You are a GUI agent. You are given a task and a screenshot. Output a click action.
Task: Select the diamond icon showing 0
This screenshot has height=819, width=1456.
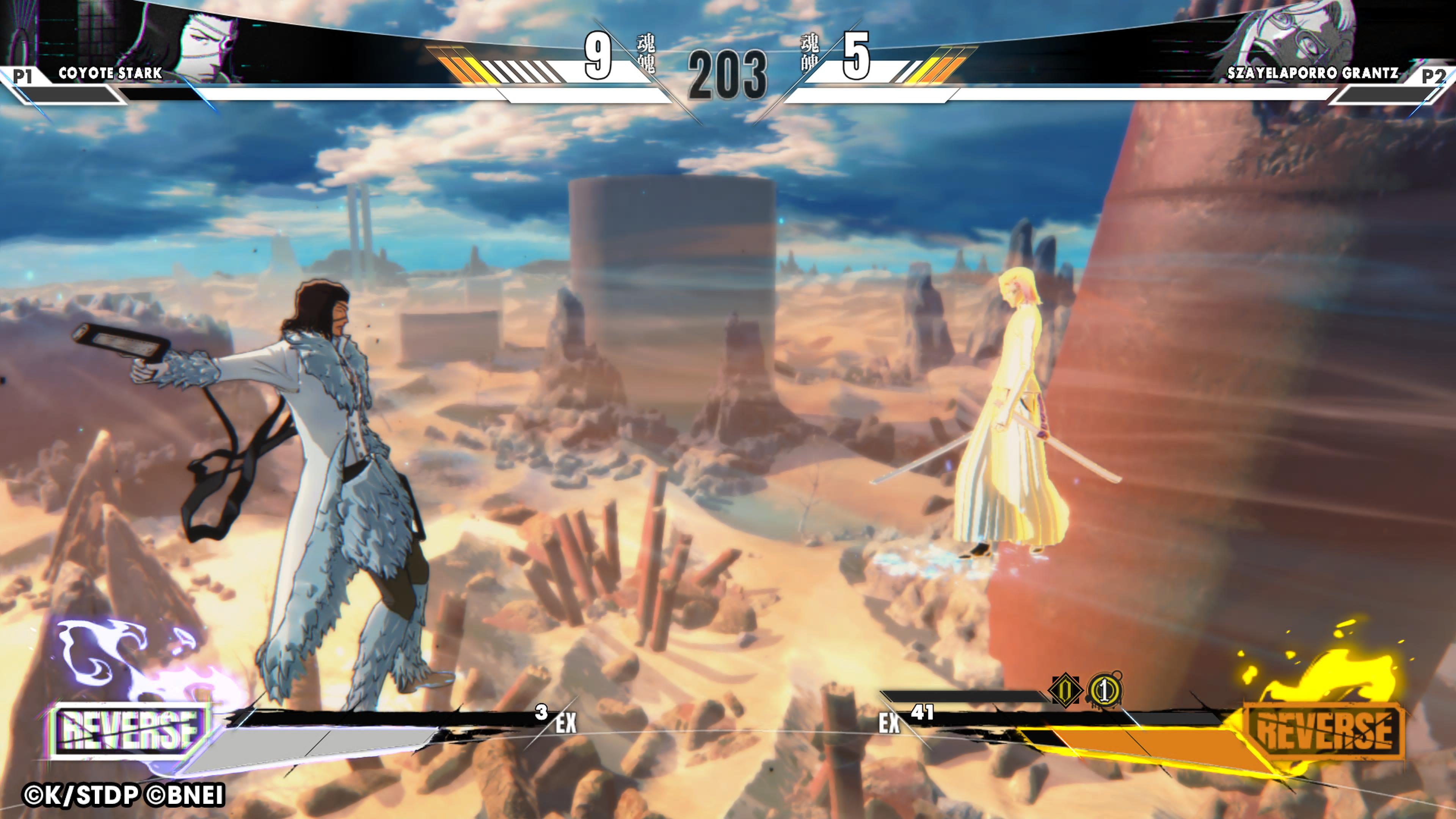click(1065, 690)
